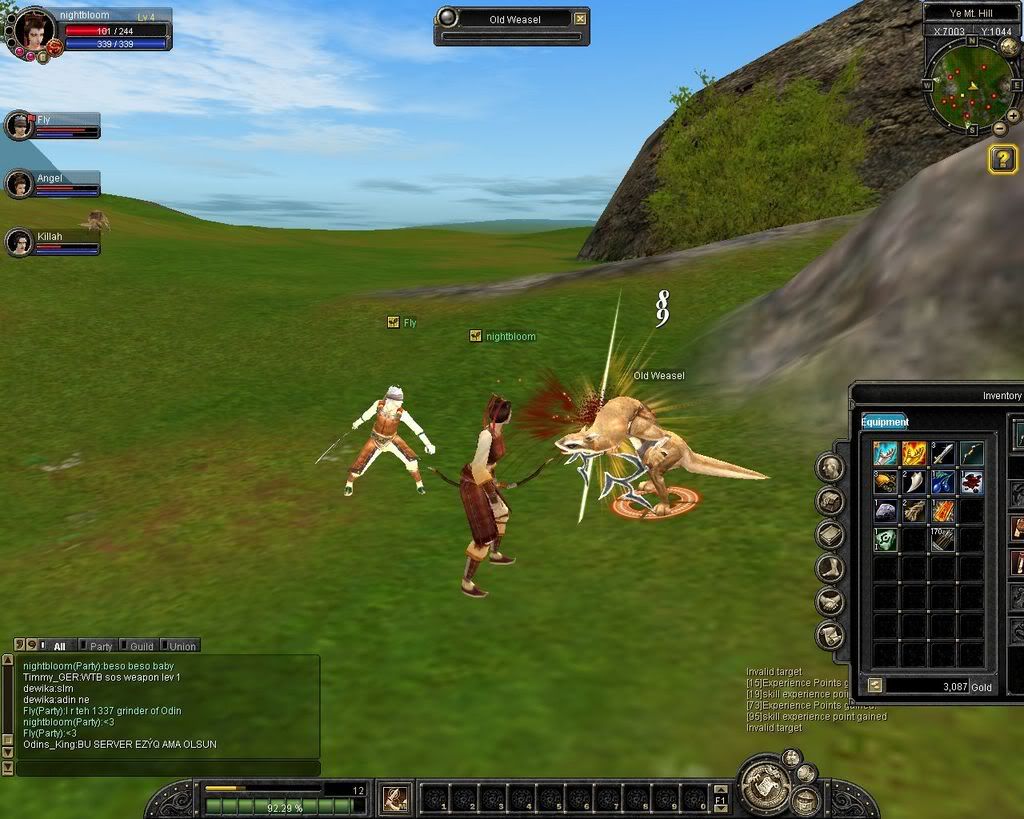Select the Equipment tab in inventory
The width and height of the screenshot is (1024, 819).
coord(885,422)
